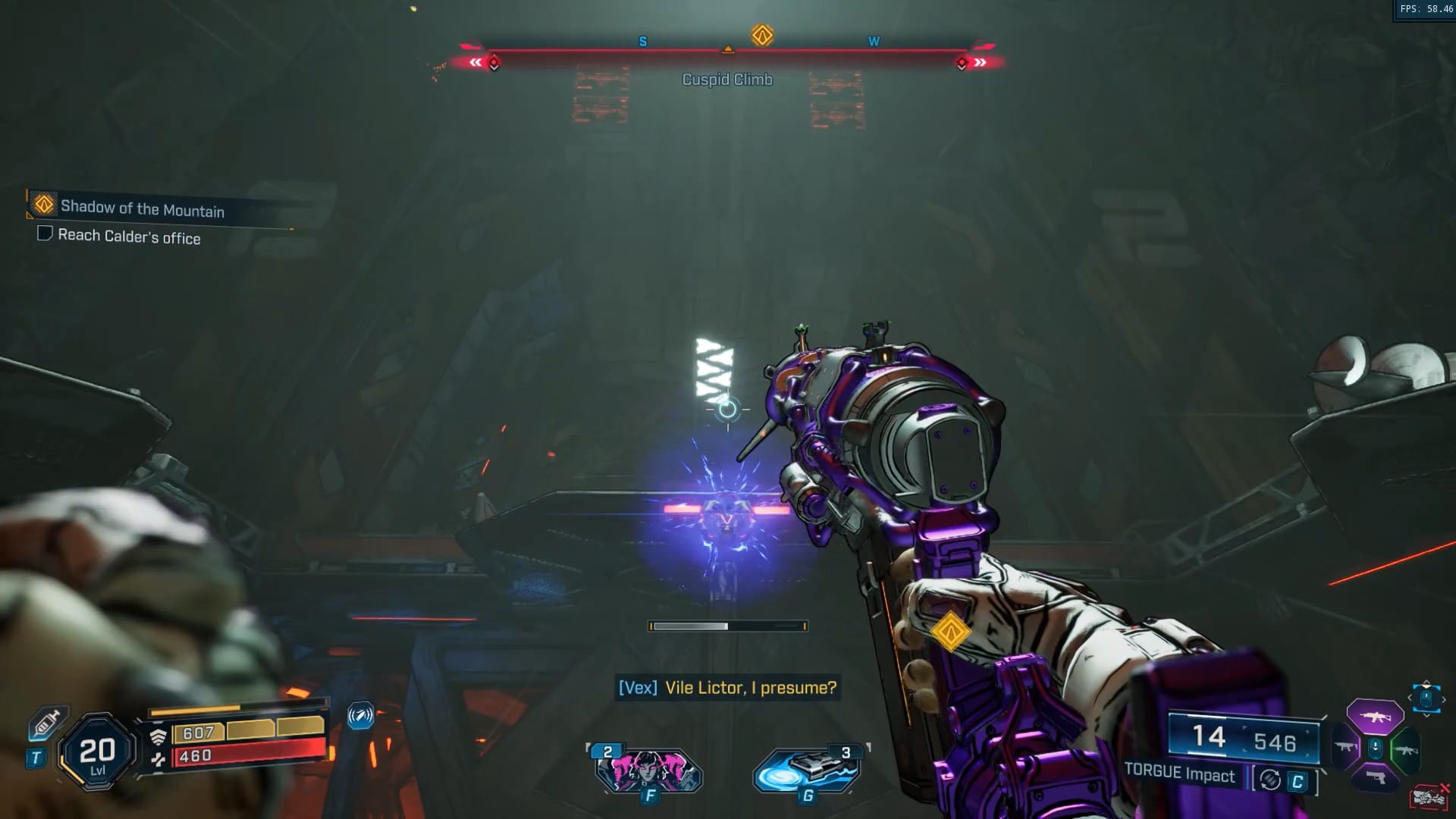Select the top purple rifle weapon slot
Viewport: 1456px width, 819px height.
pyautogui.click(x=1374, y=717)
